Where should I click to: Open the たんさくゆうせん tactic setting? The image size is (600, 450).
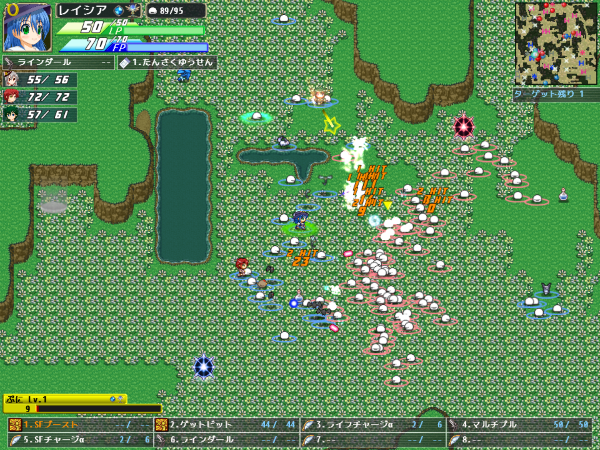click(x=166, y=62)
